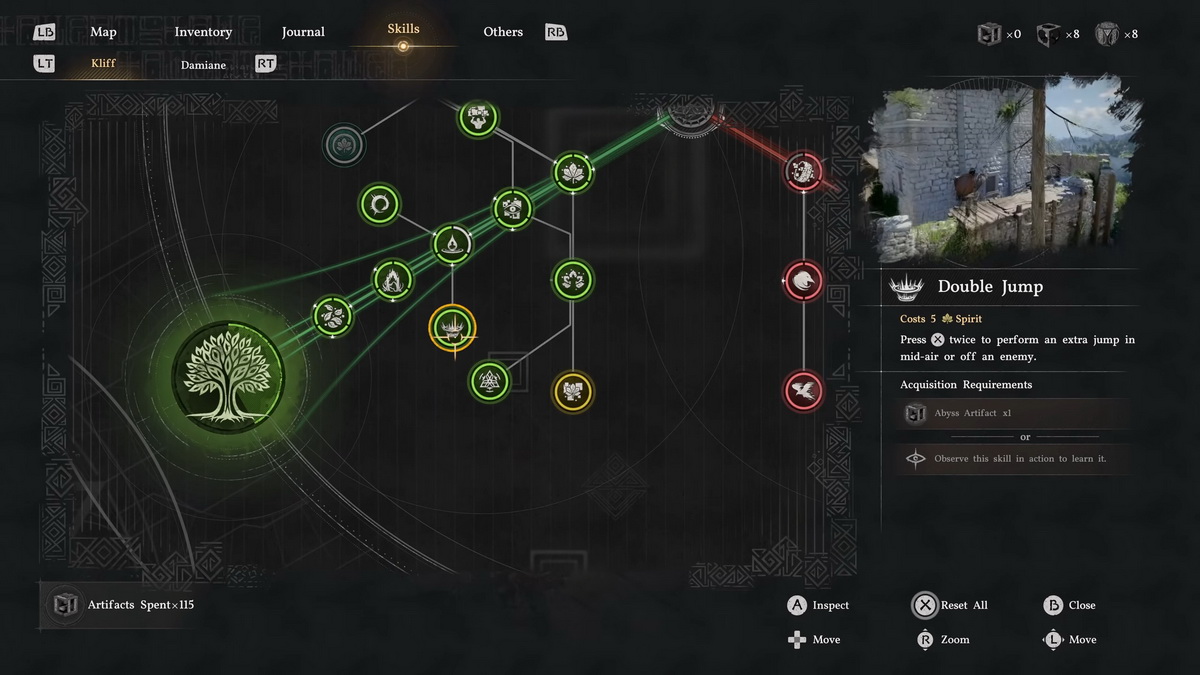Choose the red bird head skill node
Viewport: 1200px width, 675px height.
pos(803,281)
